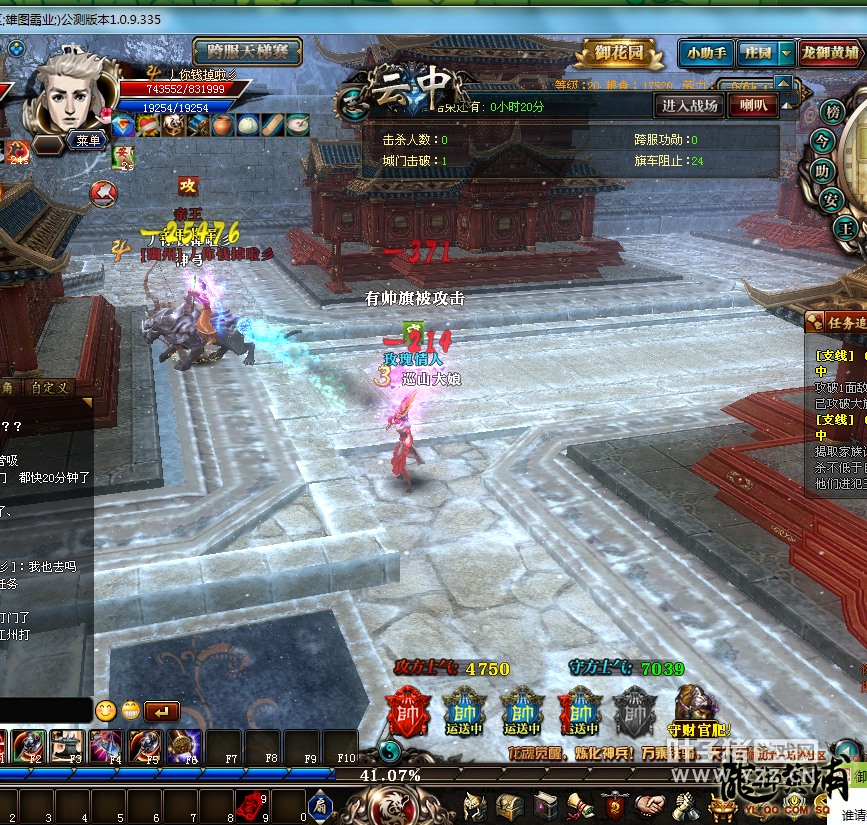Viewport: 867px width, 825px height.
Task: Open the helmet icon in the bottom bar
Action: point(474,805)
